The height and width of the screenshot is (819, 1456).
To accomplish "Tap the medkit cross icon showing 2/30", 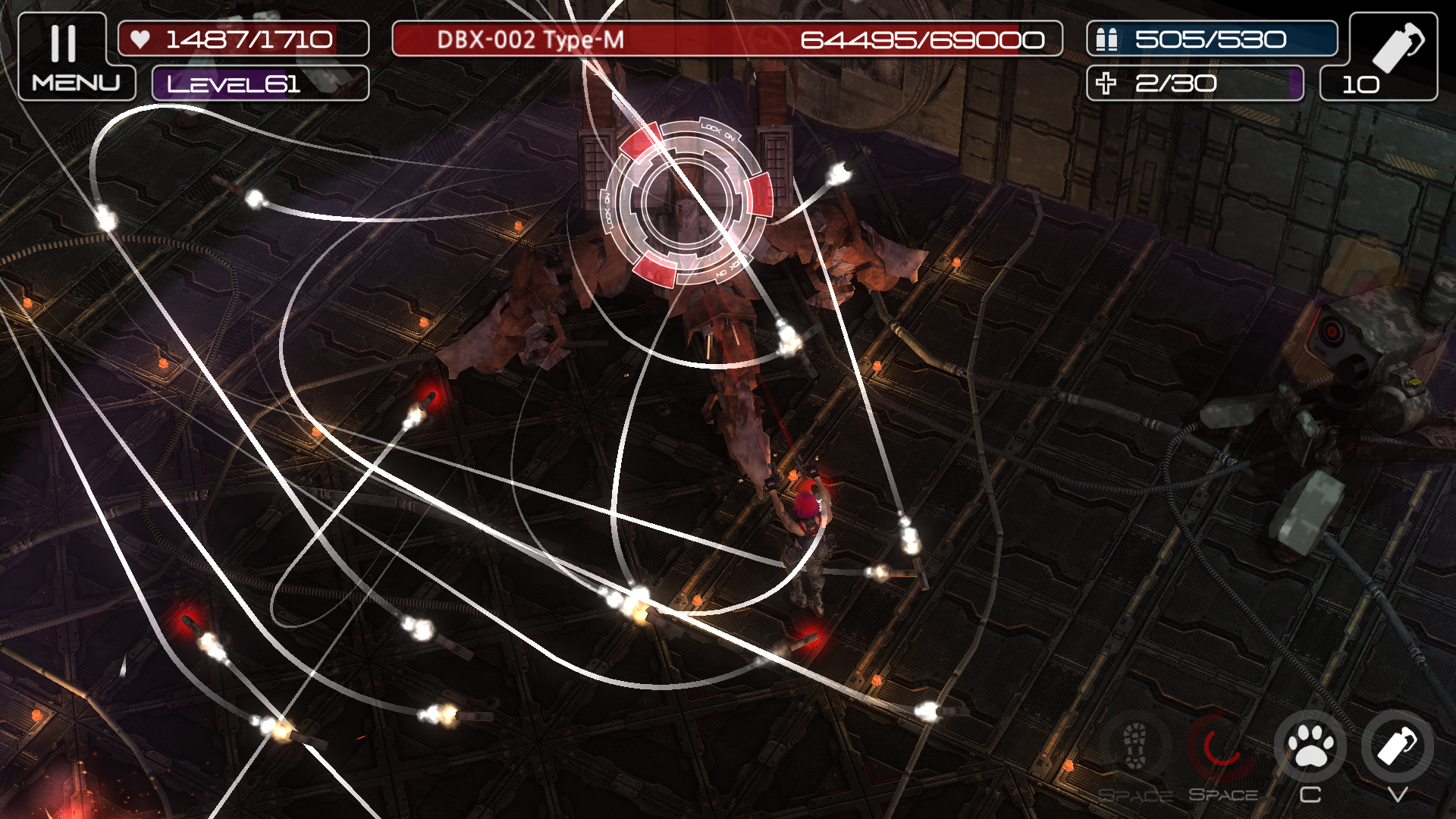I will [x=1107, y=82].
